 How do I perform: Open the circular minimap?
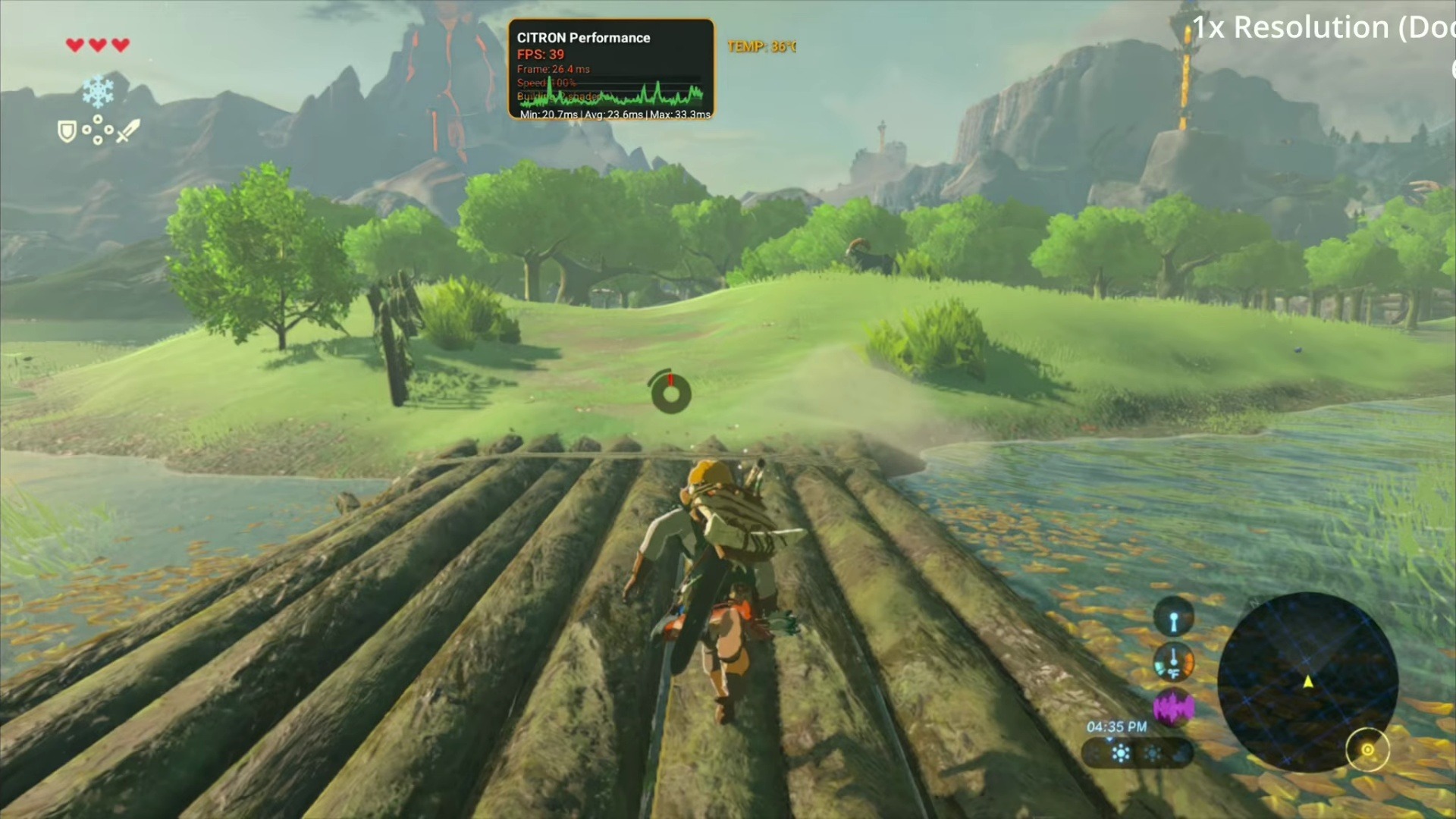pos(1307,681)
